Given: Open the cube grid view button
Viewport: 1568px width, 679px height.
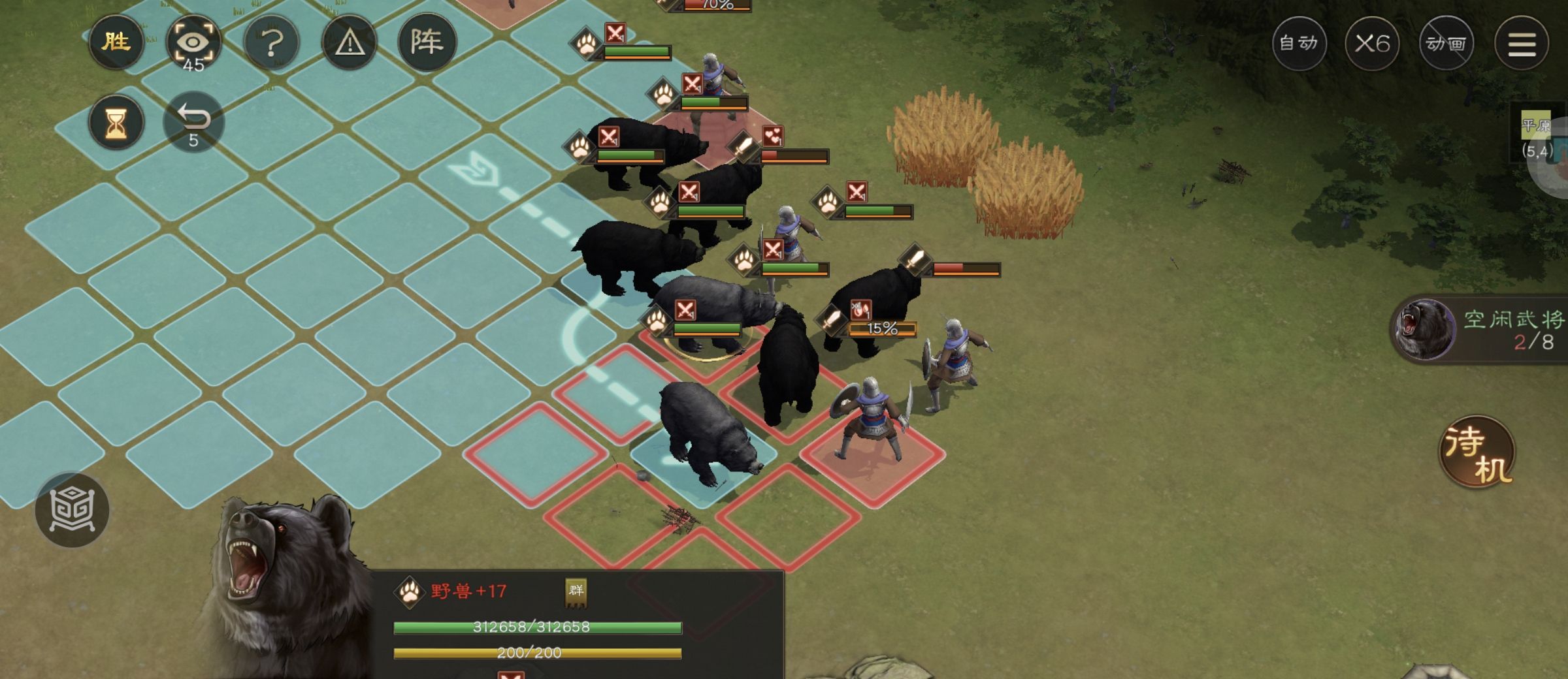Looking at the screenshot, I should (72, 510).
